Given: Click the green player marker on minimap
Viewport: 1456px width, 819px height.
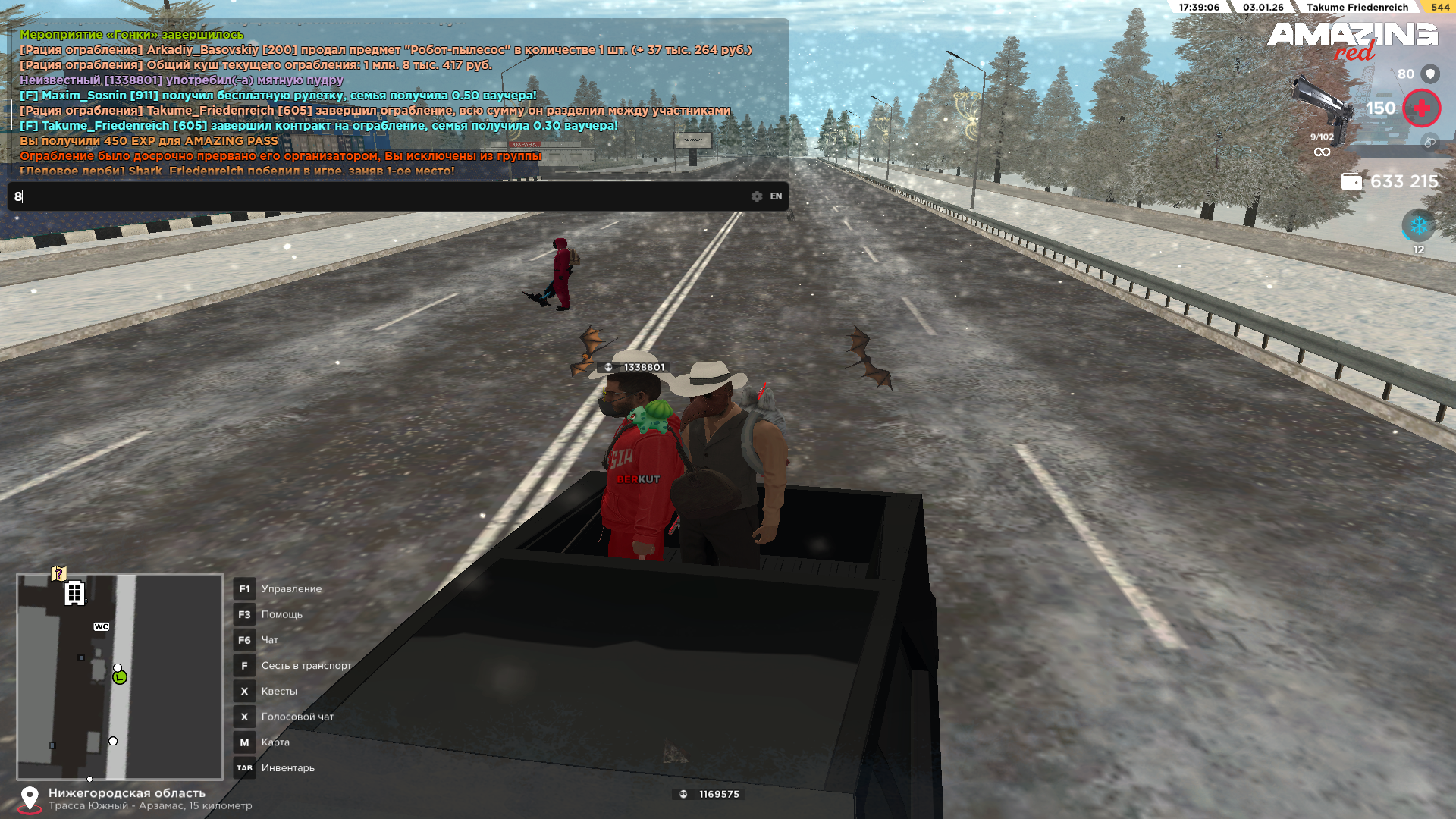Looking at the screenshot, I should pos(120,677).
